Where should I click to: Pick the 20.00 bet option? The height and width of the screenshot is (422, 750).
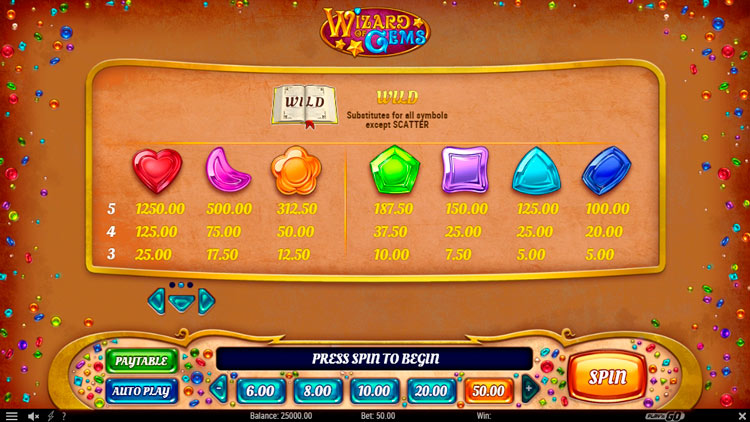(432, 390)
